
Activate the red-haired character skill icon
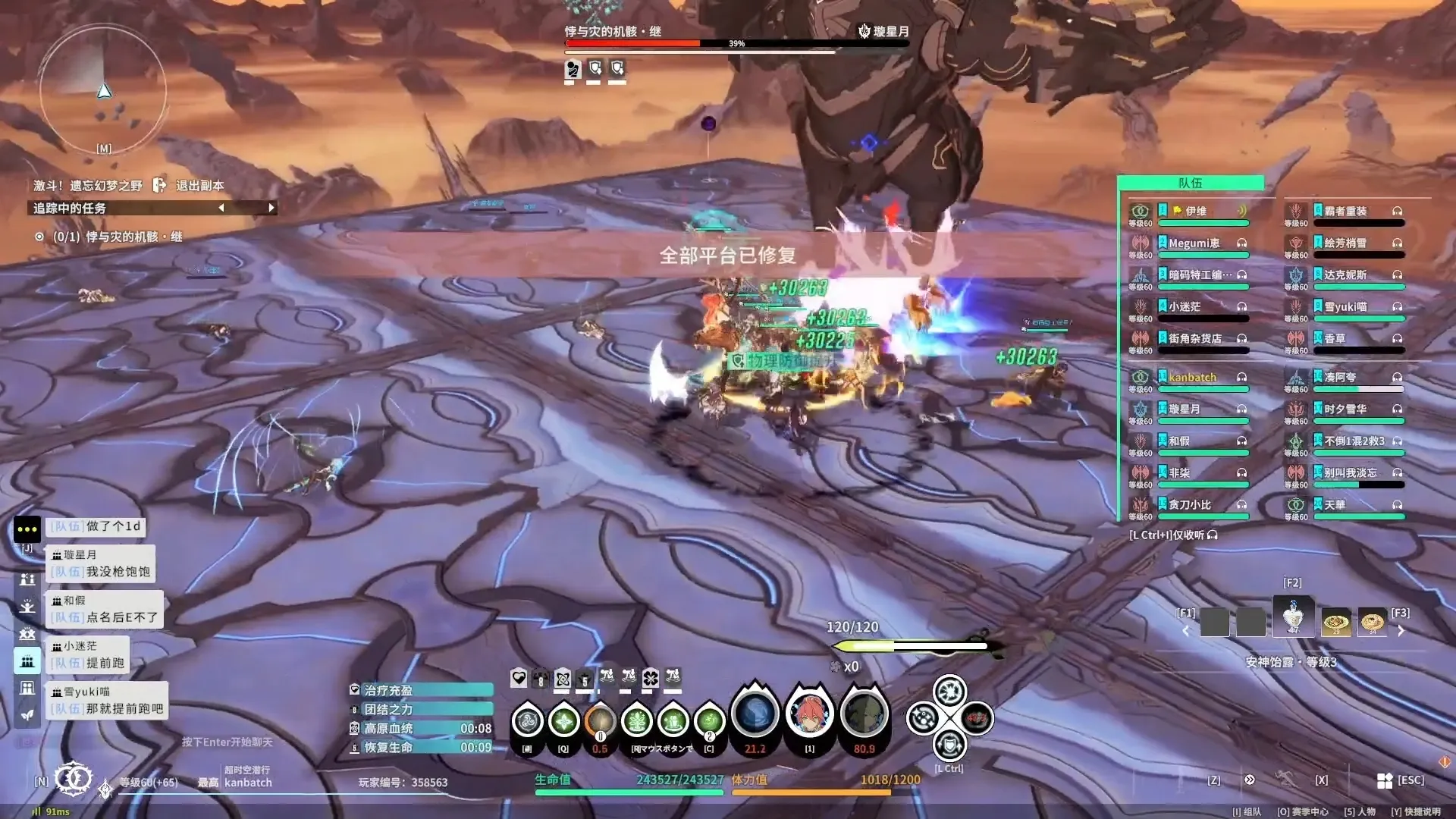click(810, 714)
